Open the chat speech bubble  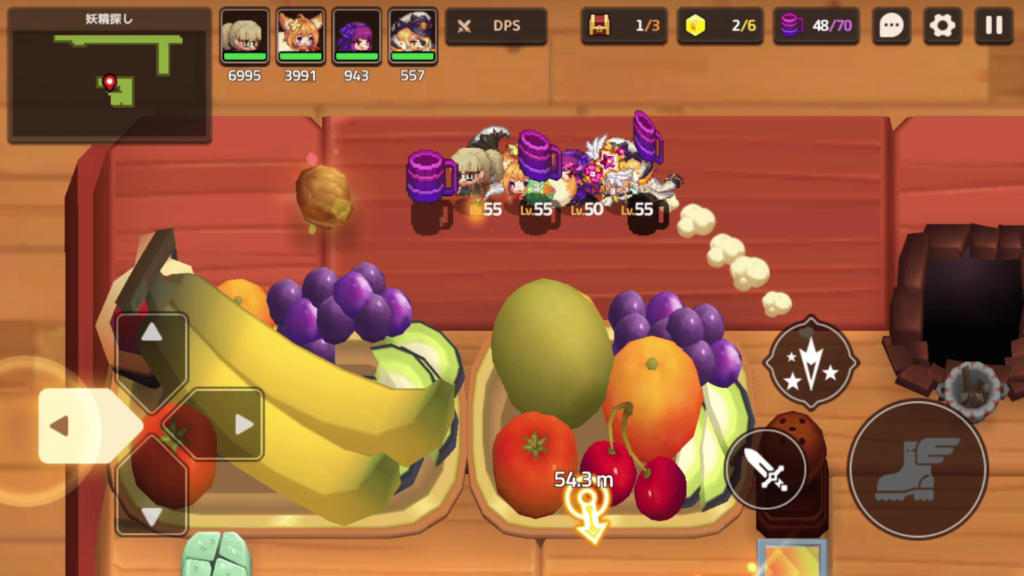891,26
